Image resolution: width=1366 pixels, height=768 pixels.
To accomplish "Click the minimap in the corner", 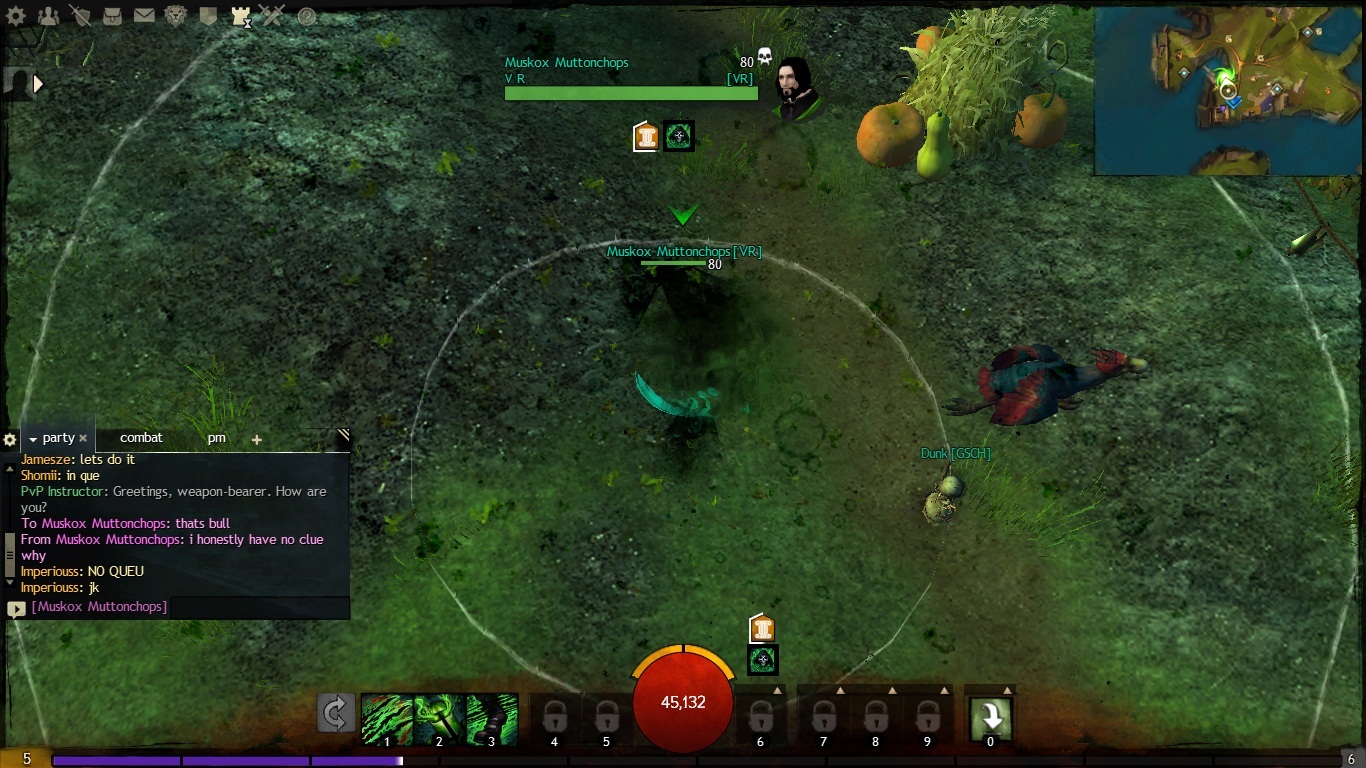I will tap(1228, 91).
